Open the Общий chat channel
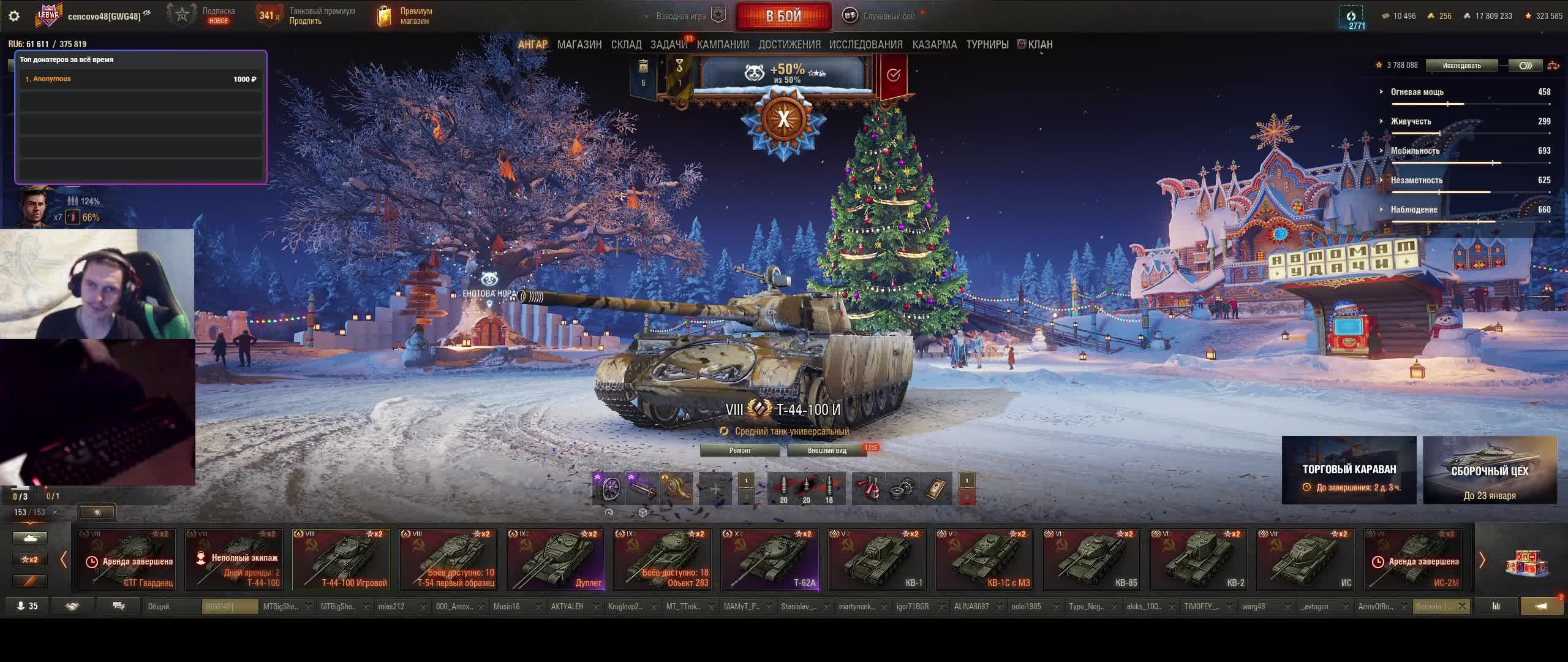Viewport: 1568px width, 662px height. (173, 607)
